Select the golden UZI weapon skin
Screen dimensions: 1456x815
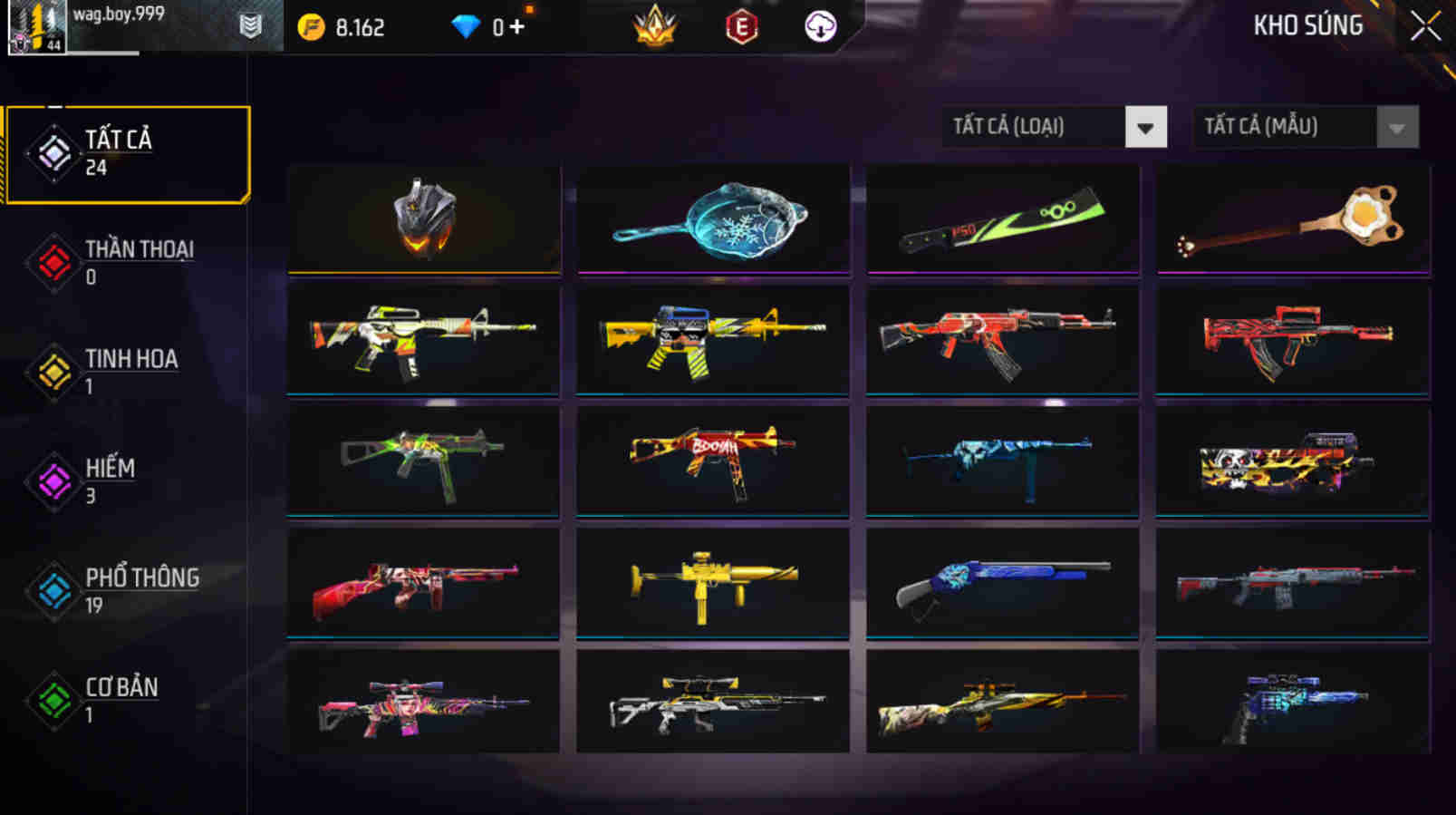(712, 584)
